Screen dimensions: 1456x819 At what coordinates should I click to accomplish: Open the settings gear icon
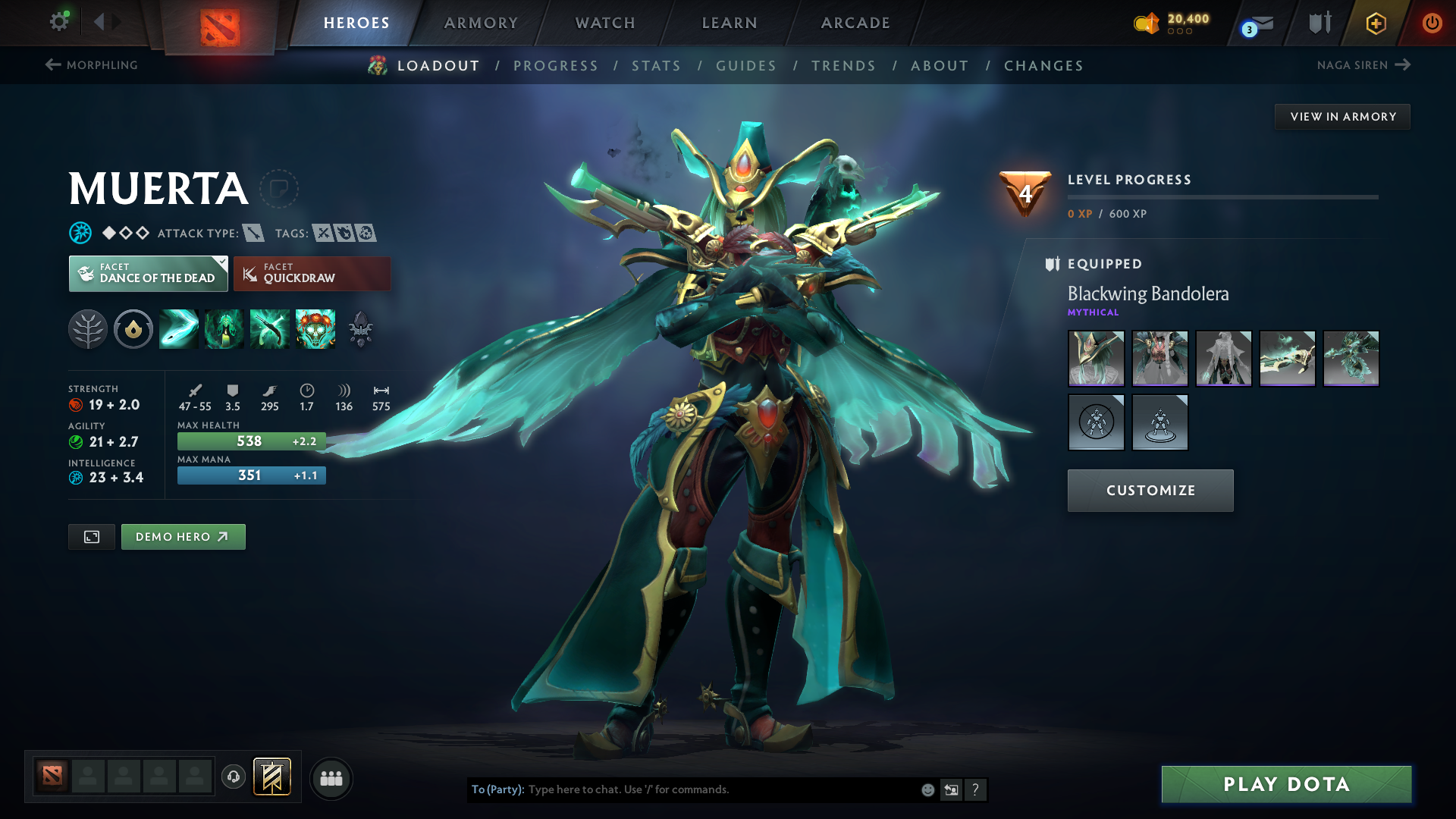coord(59,22)
